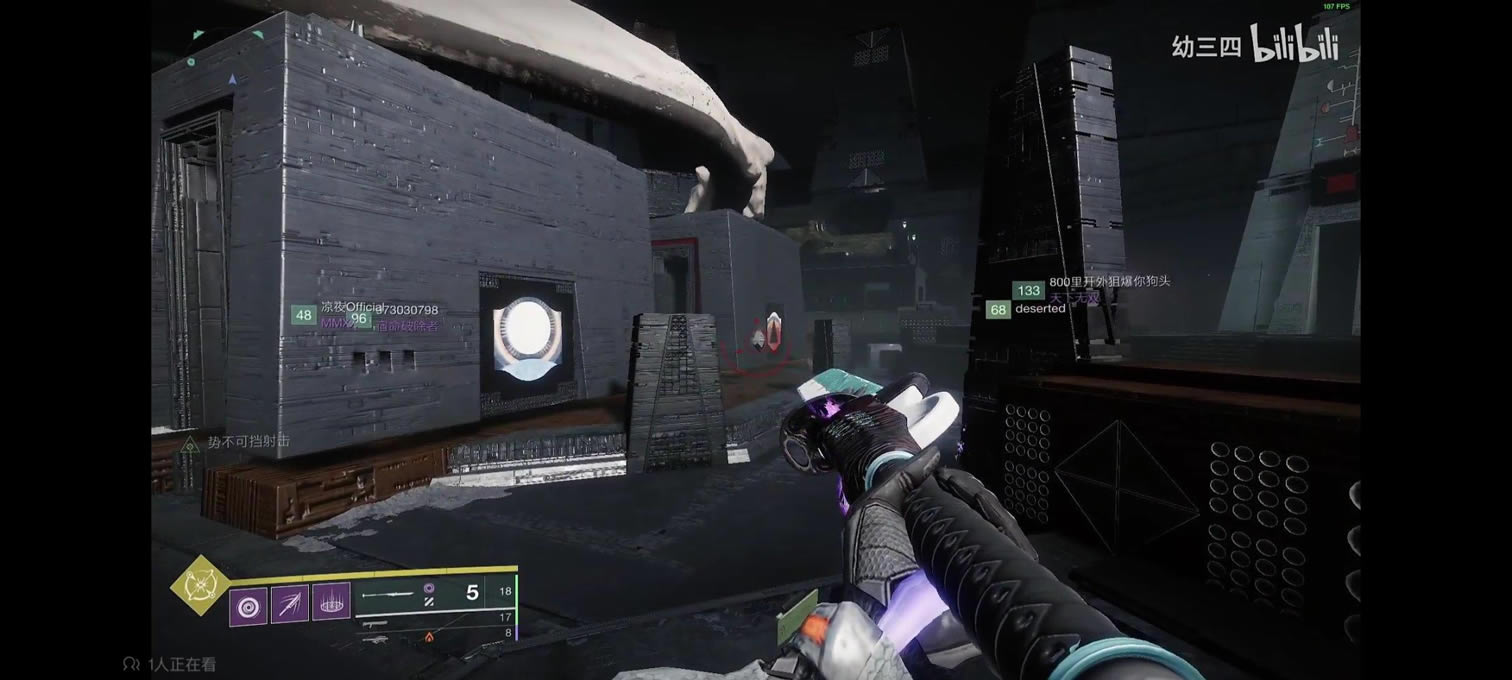
Task: Activate the yellow diamond super ability icon
Action: pyautogui.click(x=198, y=585)
